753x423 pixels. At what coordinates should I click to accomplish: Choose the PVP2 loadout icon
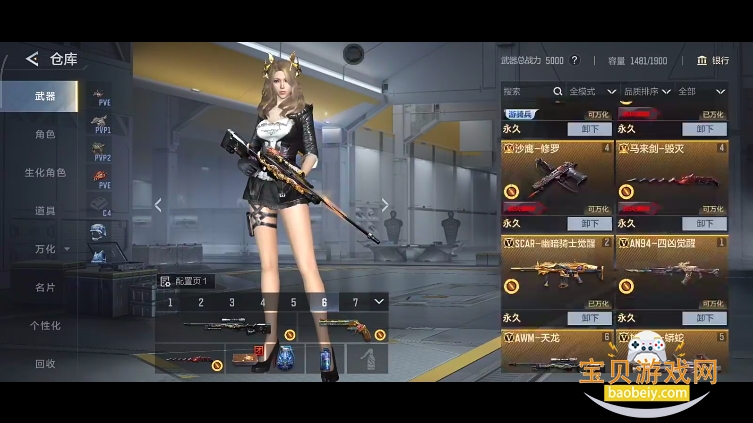click(x=101, y=153)
